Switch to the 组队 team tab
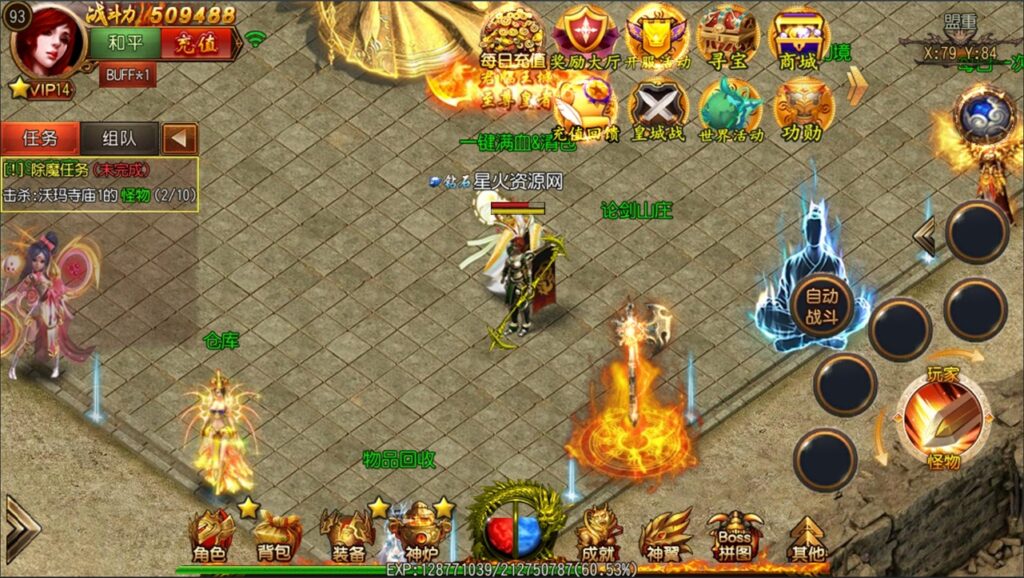This screenshot has width=1024, height=578. [x=118, y=138]
